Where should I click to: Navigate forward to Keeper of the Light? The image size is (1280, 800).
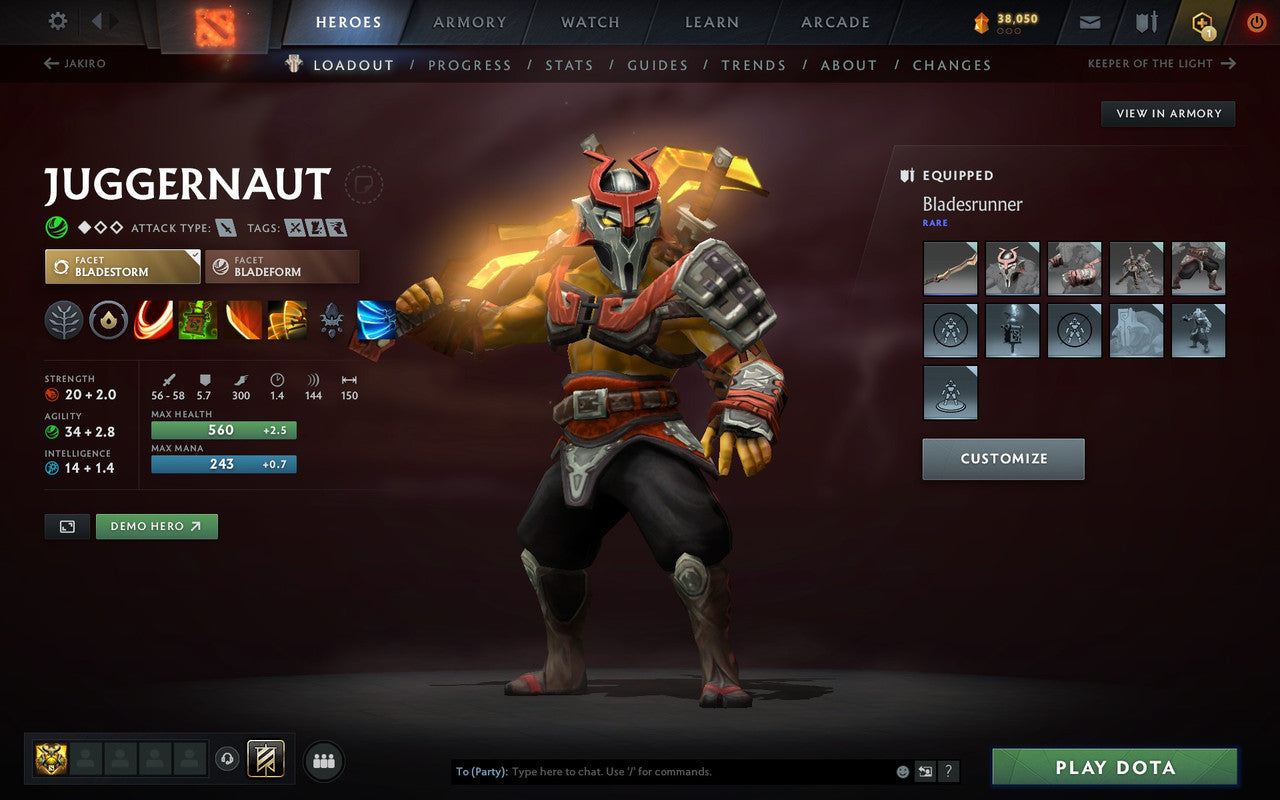1161,63
